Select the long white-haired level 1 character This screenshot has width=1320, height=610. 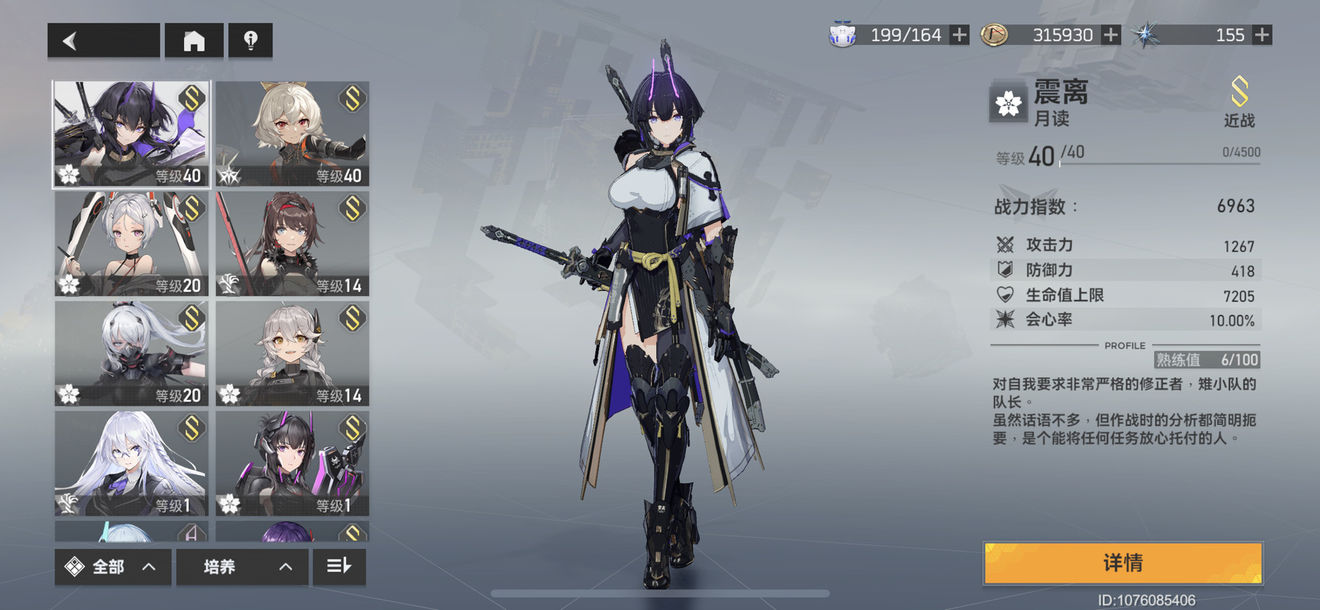coord(131,463)
